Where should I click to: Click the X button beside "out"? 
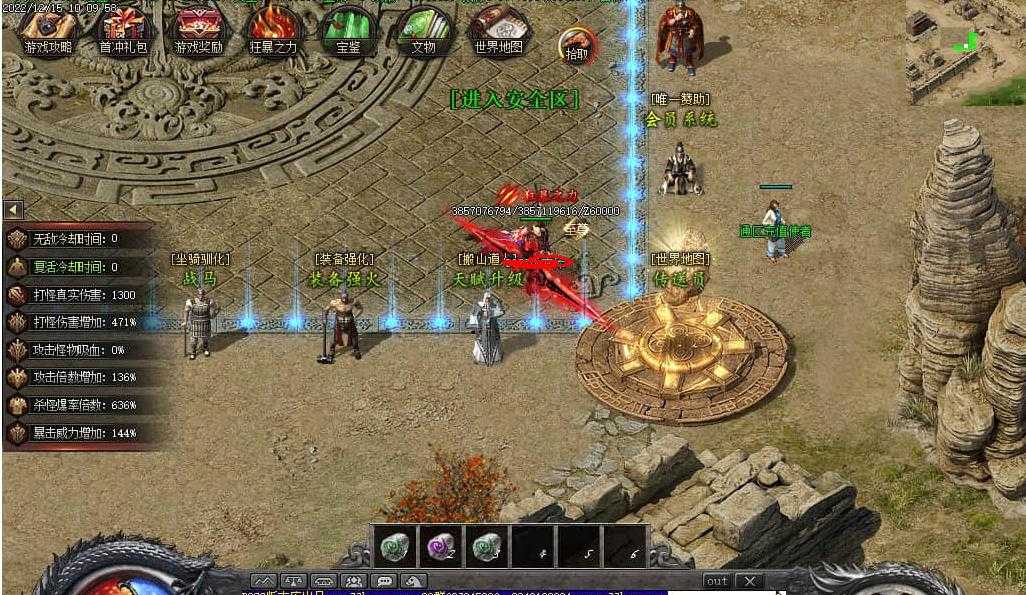[x=749, y=581]
